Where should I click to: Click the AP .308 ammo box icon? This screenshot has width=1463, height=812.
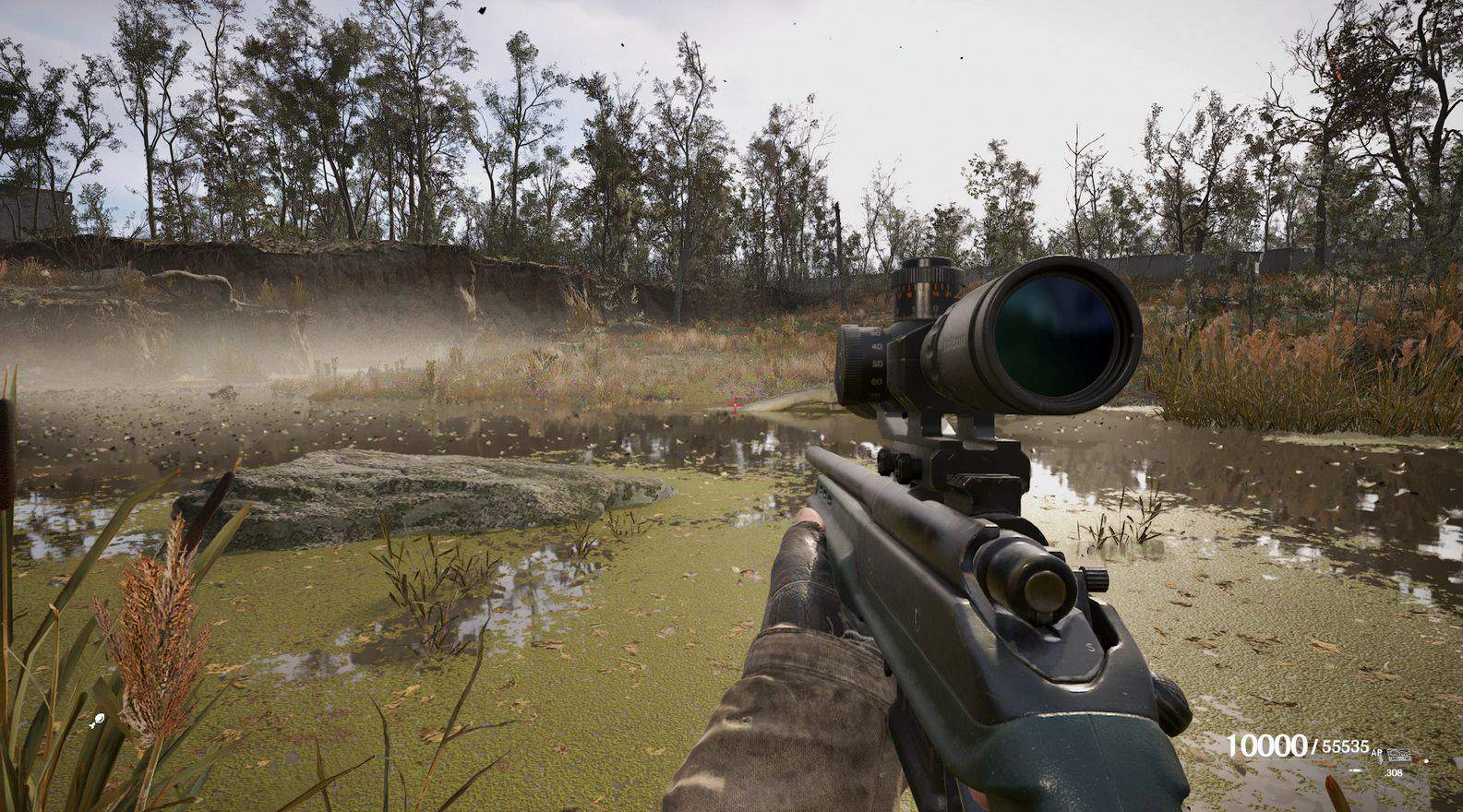point(1399,754)
